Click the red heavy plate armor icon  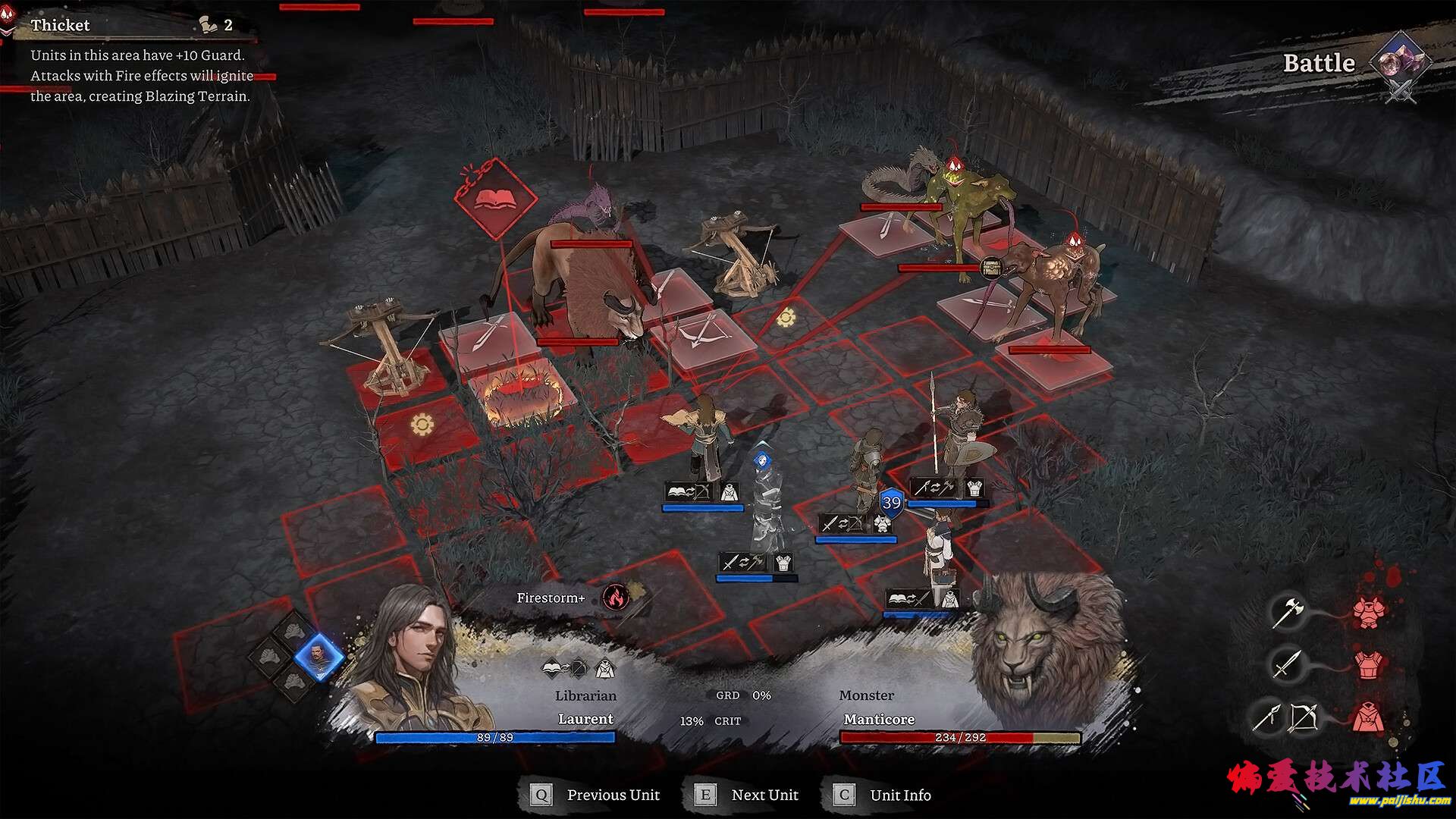point(1368,611)
